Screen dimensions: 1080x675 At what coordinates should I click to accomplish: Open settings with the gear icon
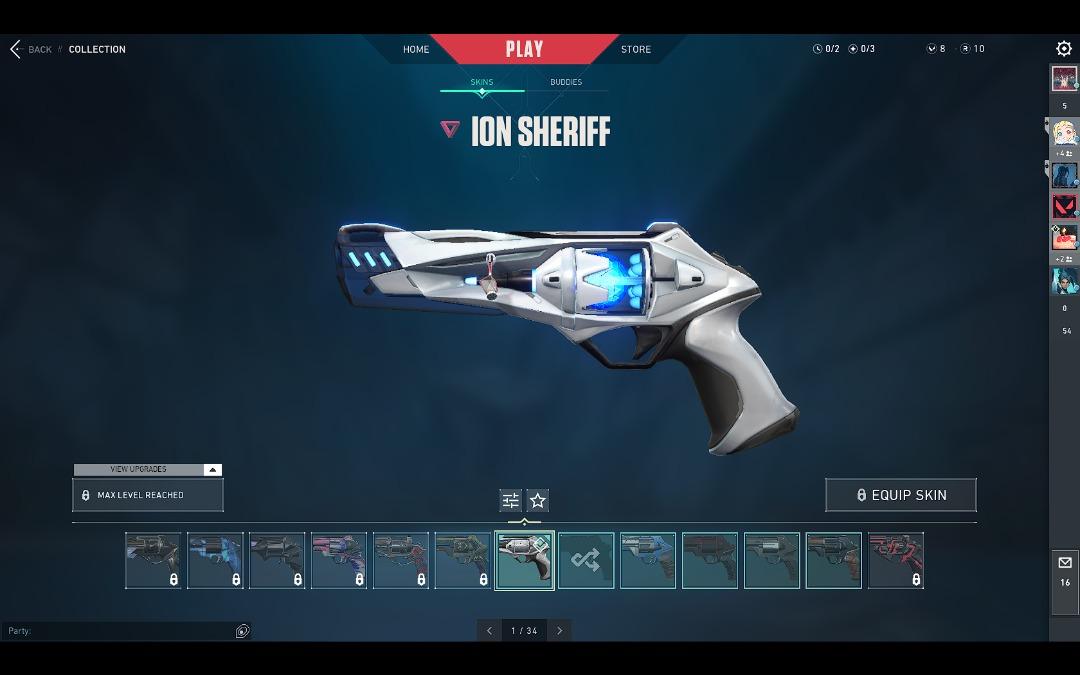click(1064, 49)
